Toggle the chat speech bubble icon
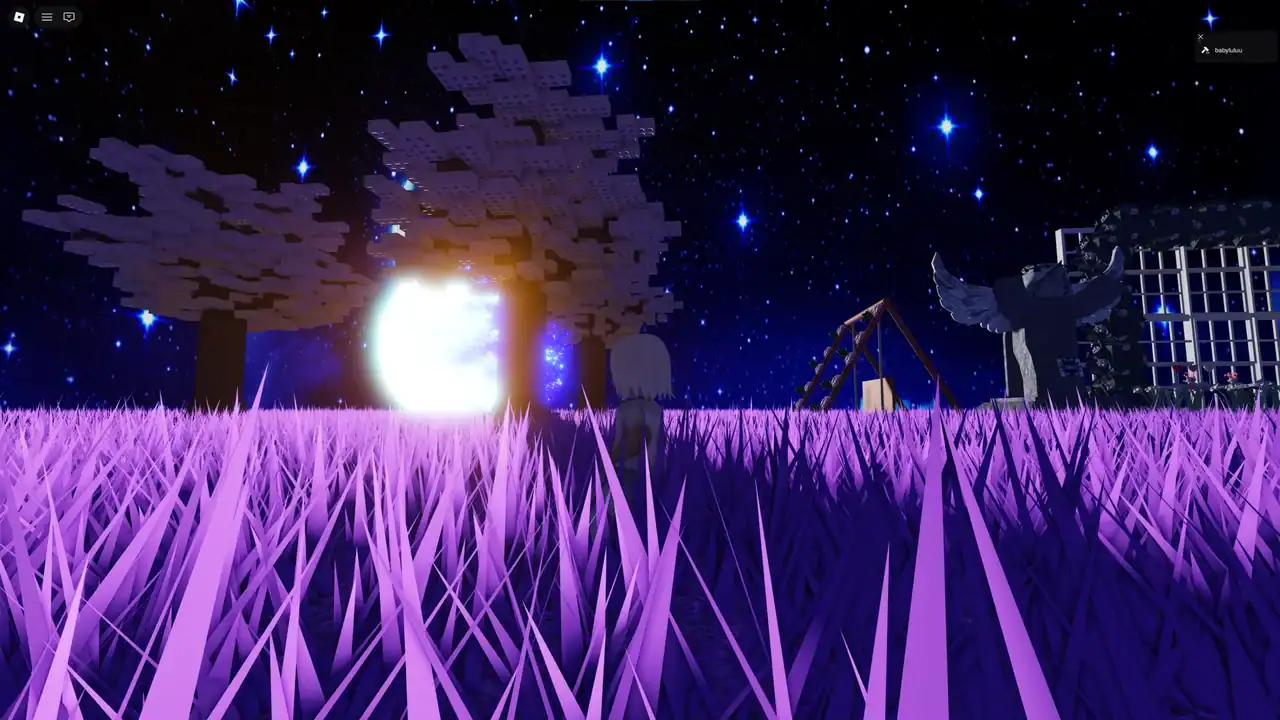This screenshot has height=720, width=1280. pyautogui.click(x=69, y=16)
